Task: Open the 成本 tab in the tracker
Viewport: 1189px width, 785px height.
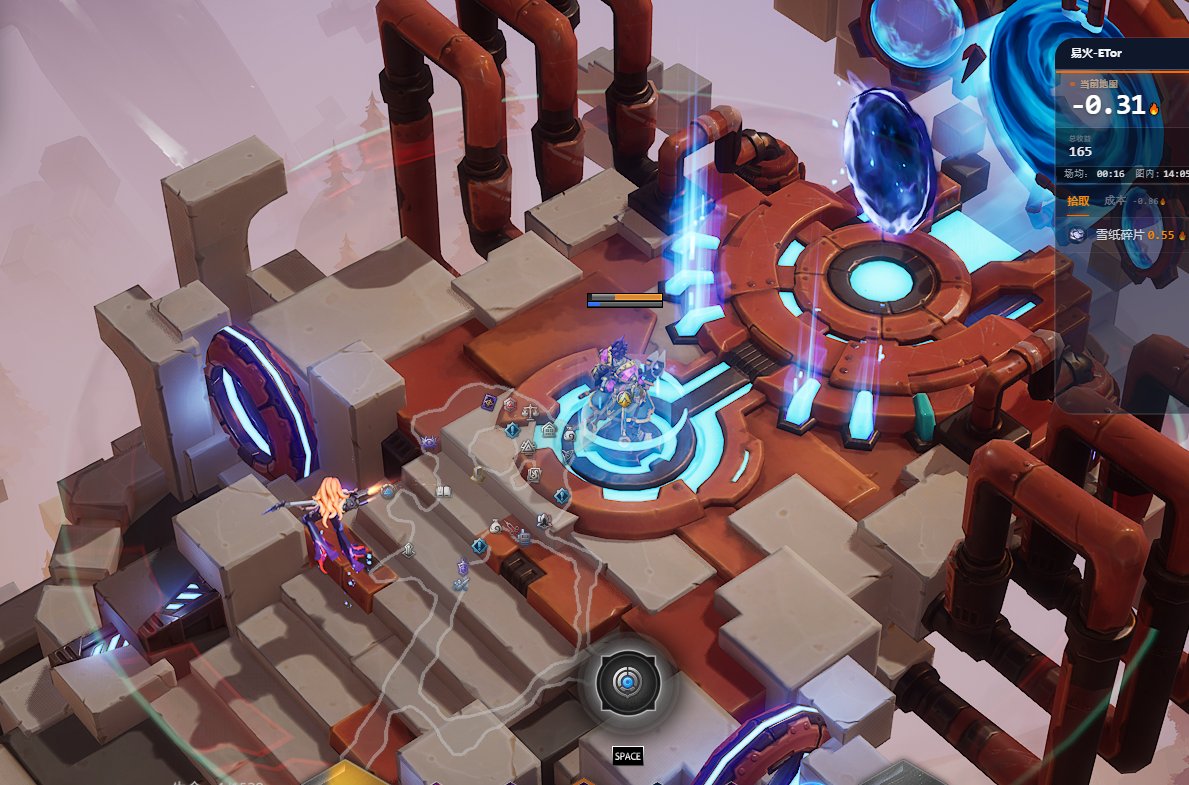Action: tap(1114, 201)
